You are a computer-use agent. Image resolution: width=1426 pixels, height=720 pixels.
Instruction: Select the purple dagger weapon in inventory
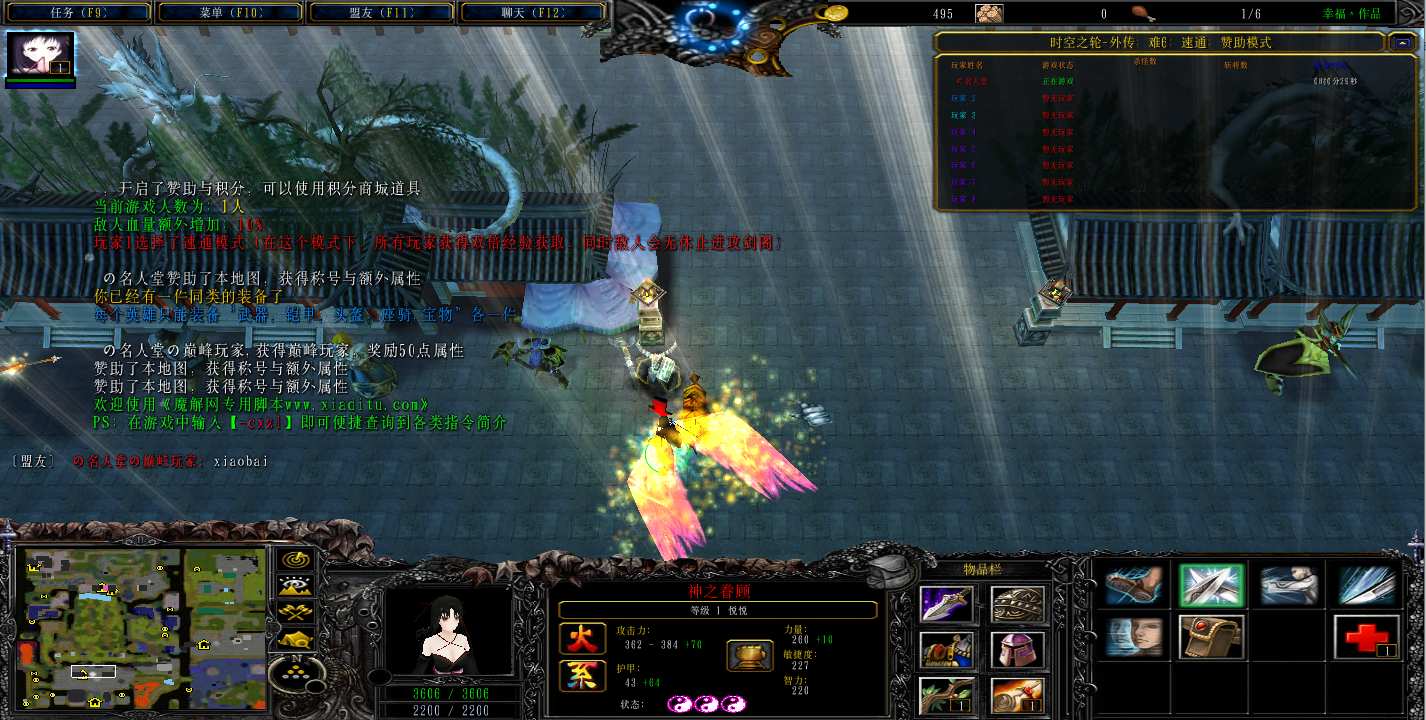[x=946, y=604]
